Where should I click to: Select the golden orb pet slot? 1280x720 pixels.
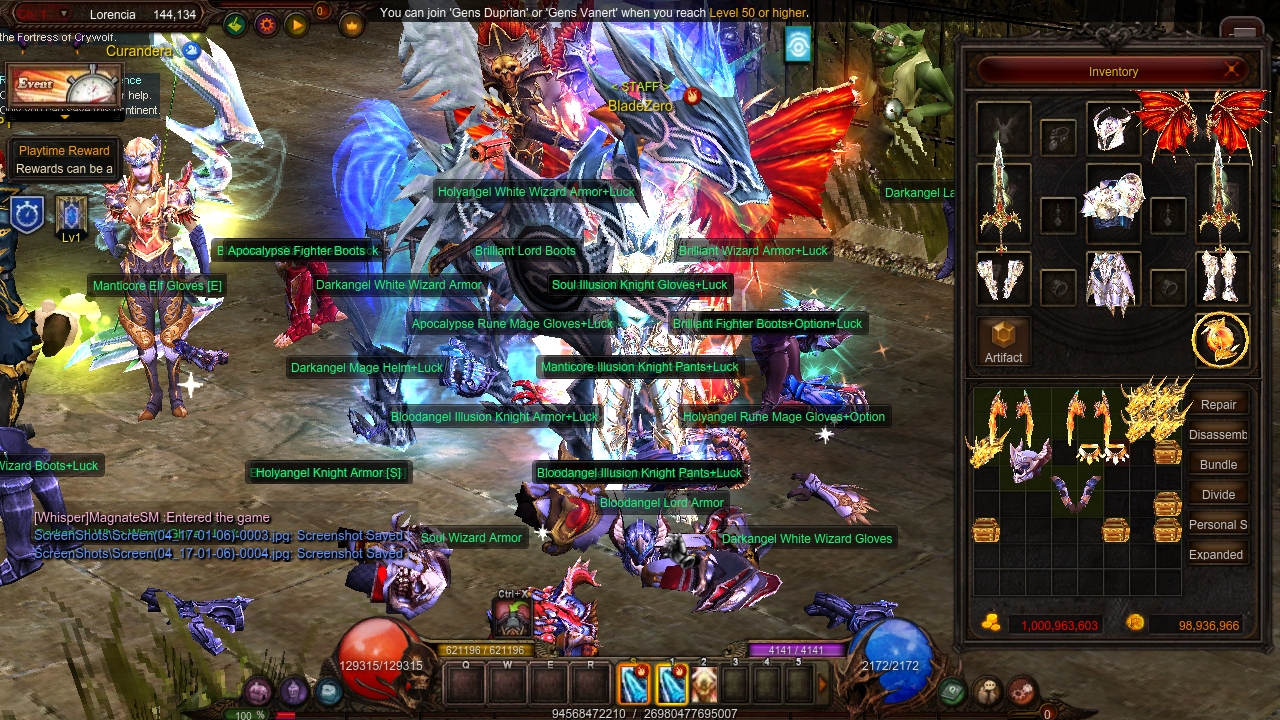(x=1220, y=340)
